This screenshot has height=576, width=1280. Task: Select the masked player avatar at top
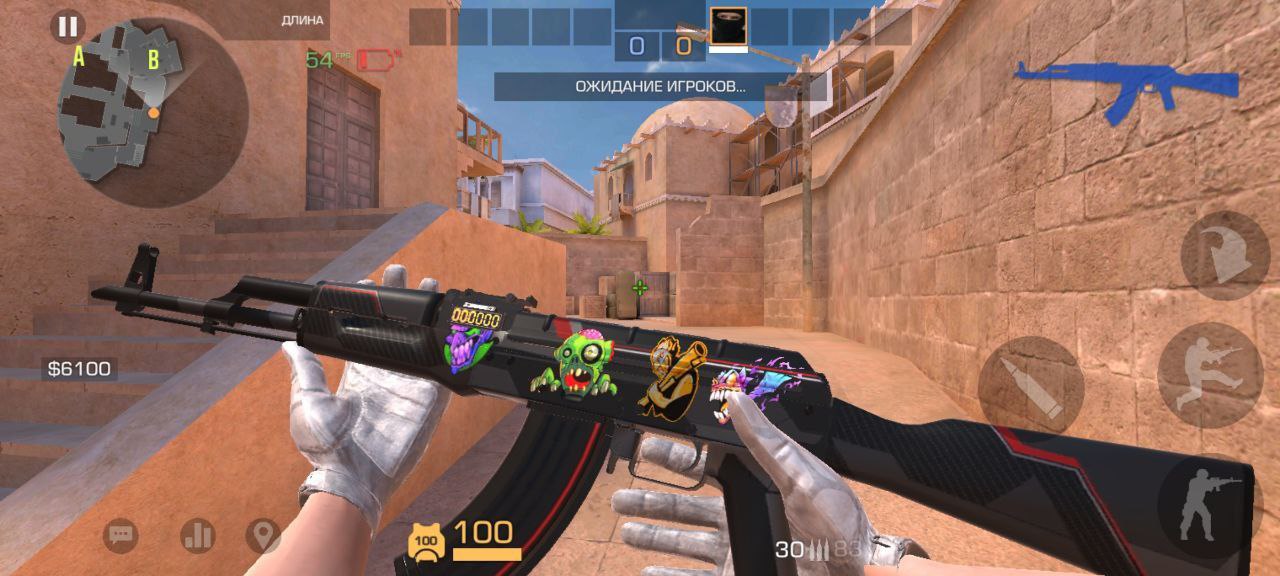pos(728,26)
